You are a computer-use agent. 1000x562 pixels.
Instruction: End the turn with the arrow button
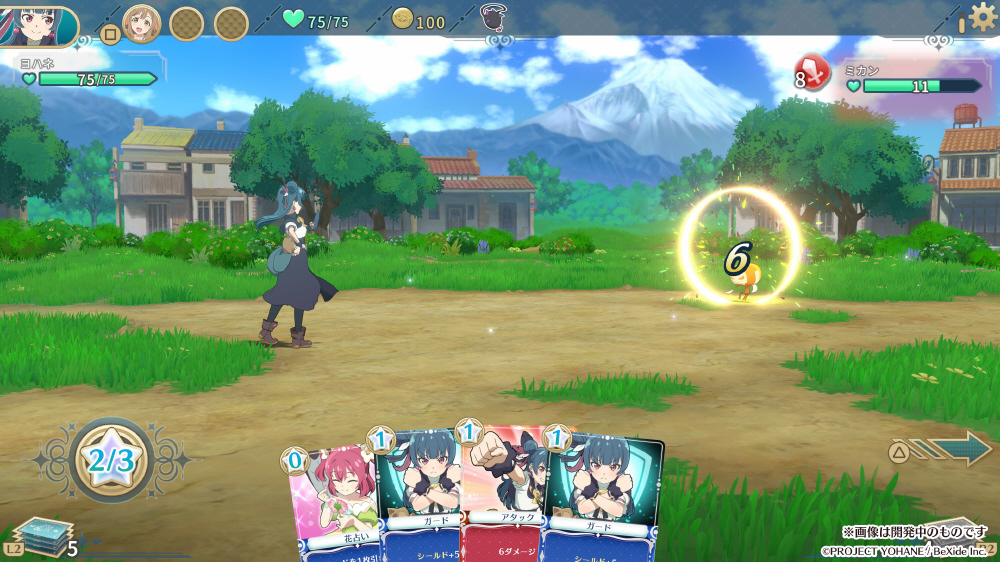click(952, 449)
